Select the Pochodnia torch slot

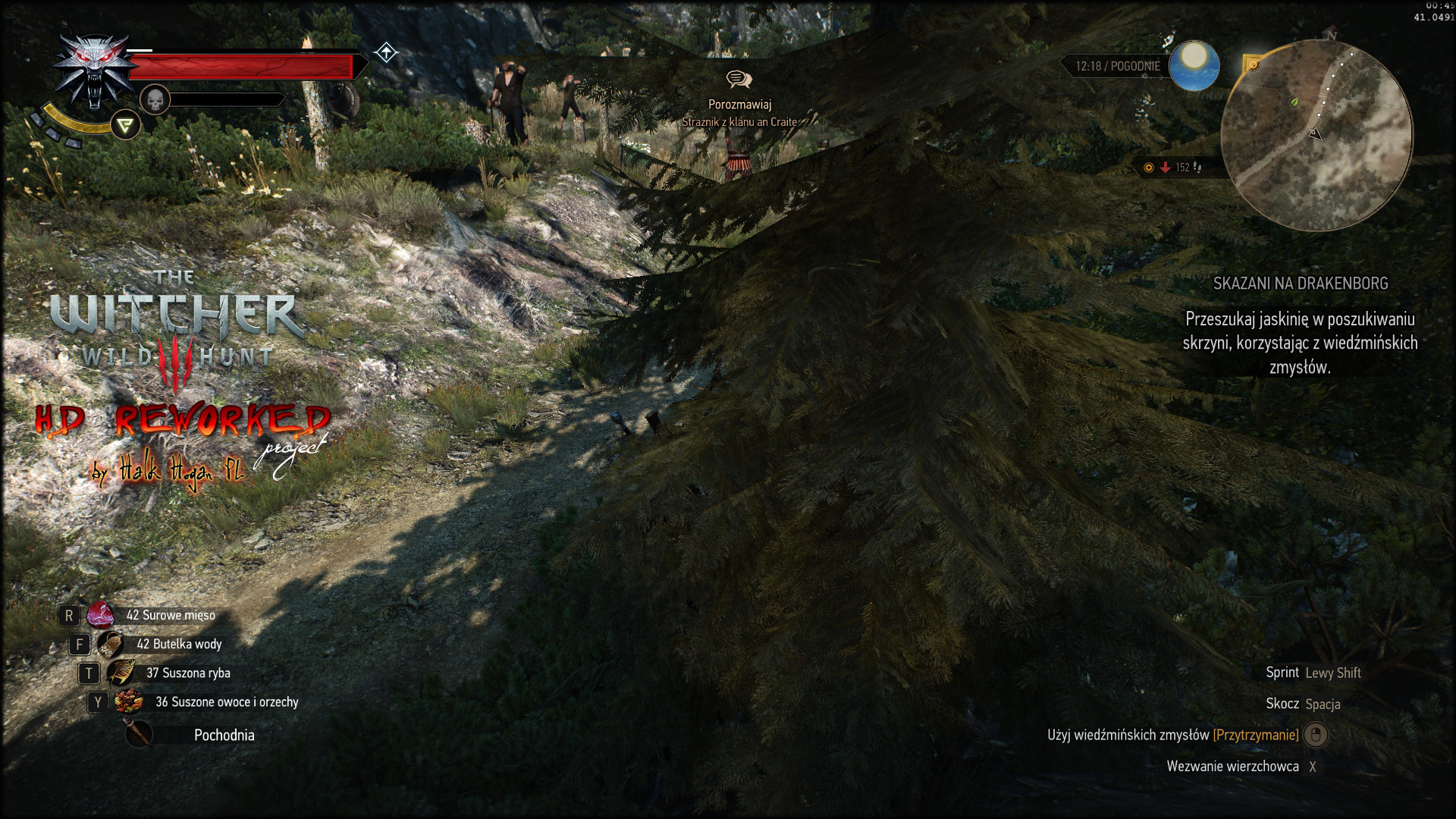click(139, 734)
